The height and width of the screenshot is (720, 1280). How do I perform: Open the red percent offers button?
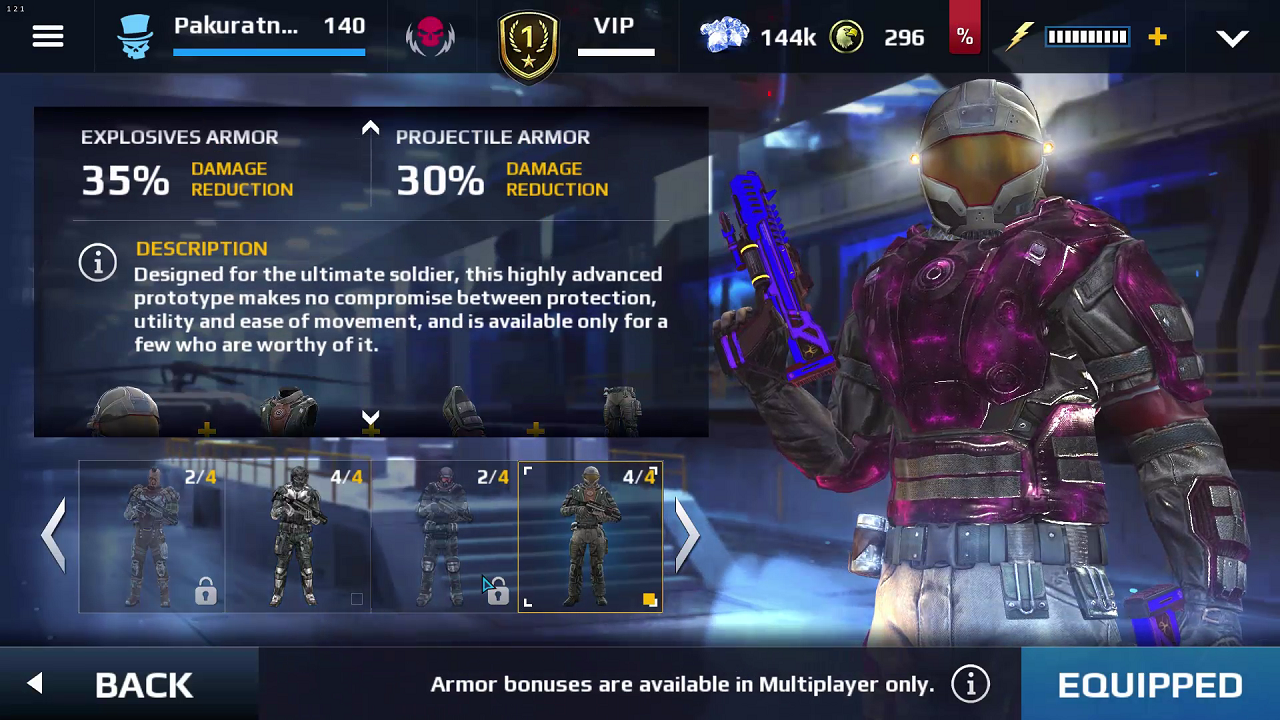point(964,36)
